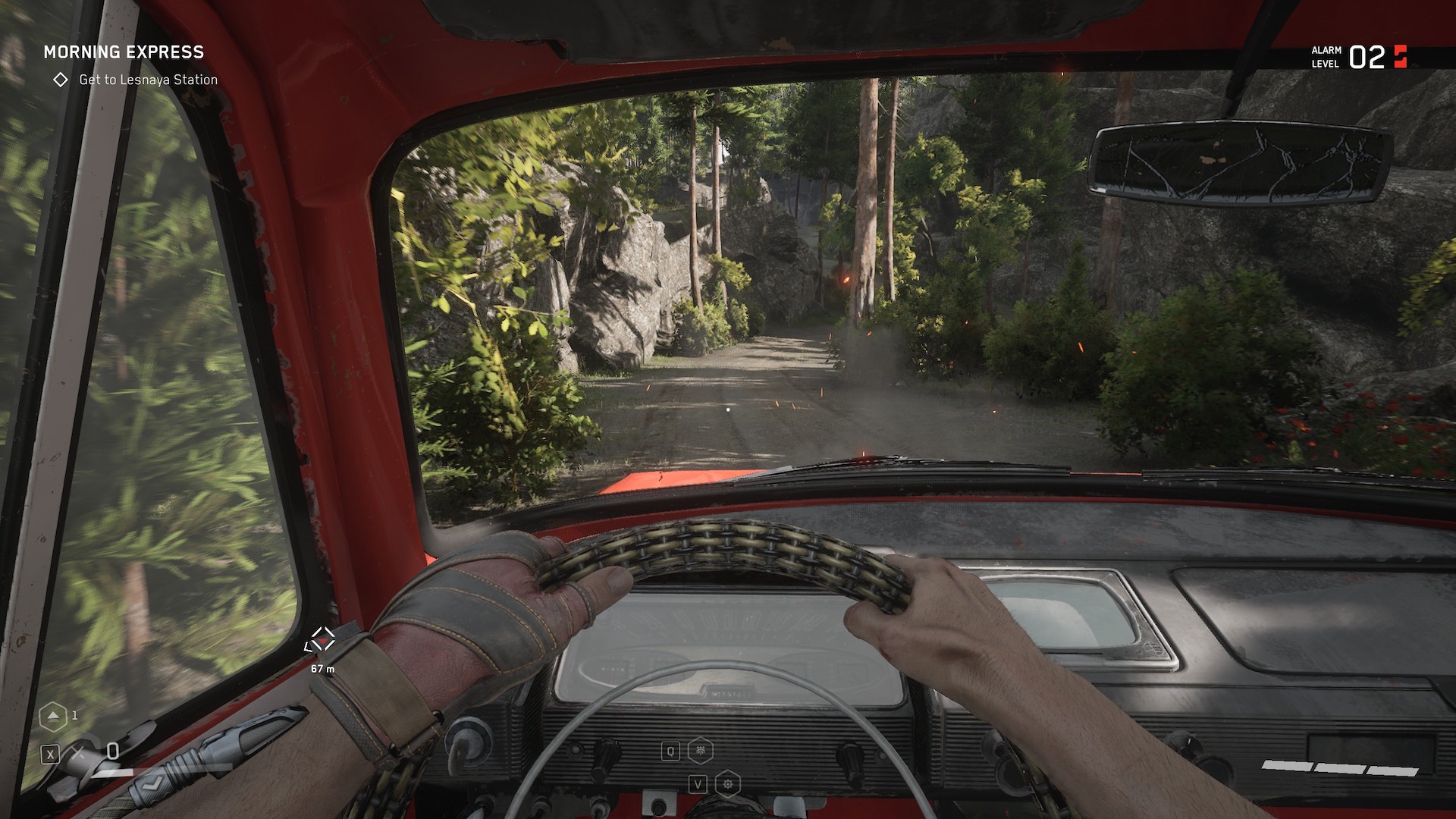The width and height of the screenshot is (1456, 819).
Task: Select the hexagon upward-arrow item icon
Action: pos(52,715)
